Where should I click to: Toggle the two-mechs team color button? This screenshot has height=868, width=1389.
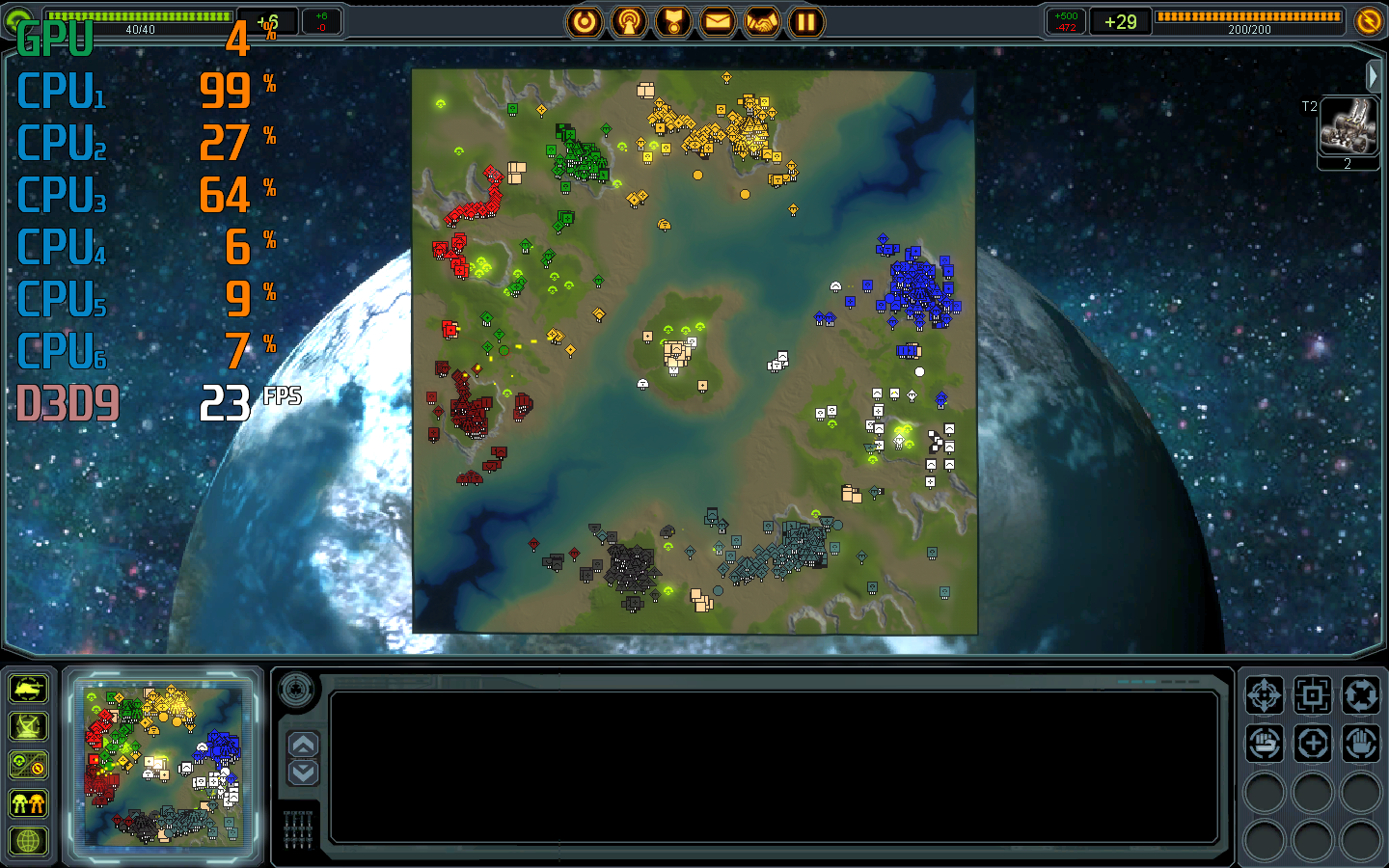[x=28, y=802]
